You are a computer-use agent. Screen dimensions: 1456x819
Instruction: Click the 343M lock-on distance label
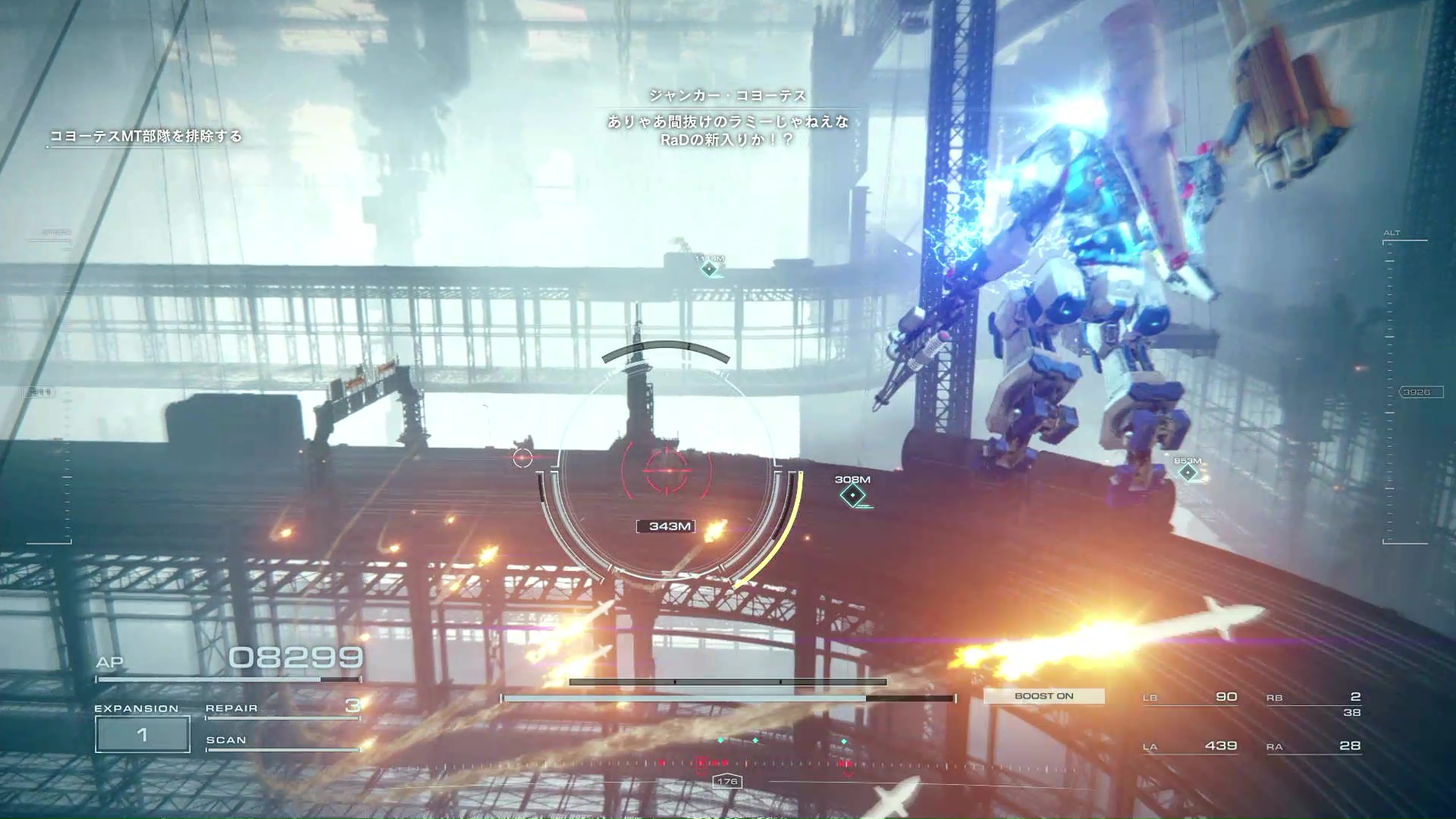[x=666, y=526]
